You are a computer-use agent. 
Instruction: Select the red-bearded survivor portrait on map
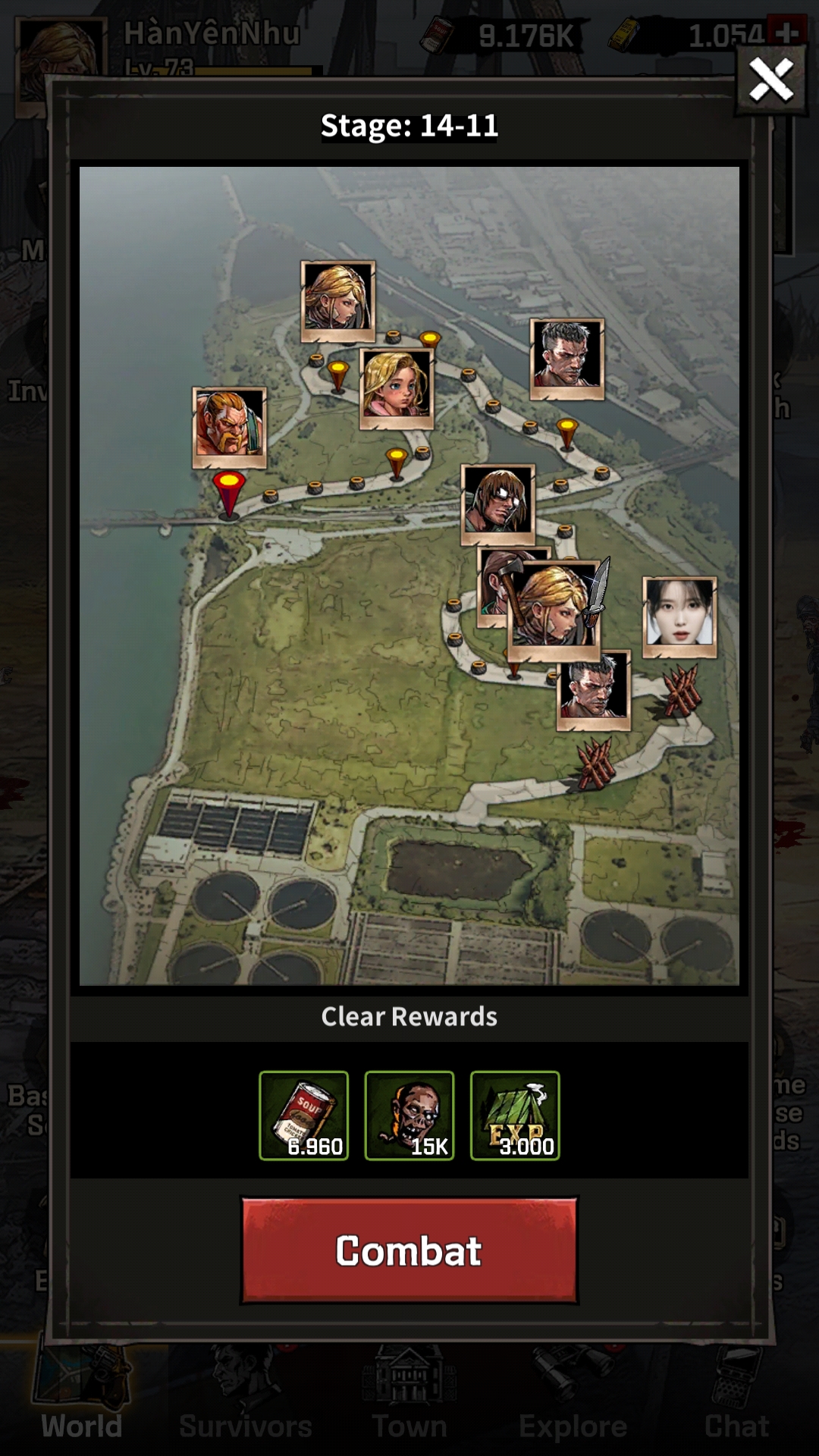tap(229, 426)
